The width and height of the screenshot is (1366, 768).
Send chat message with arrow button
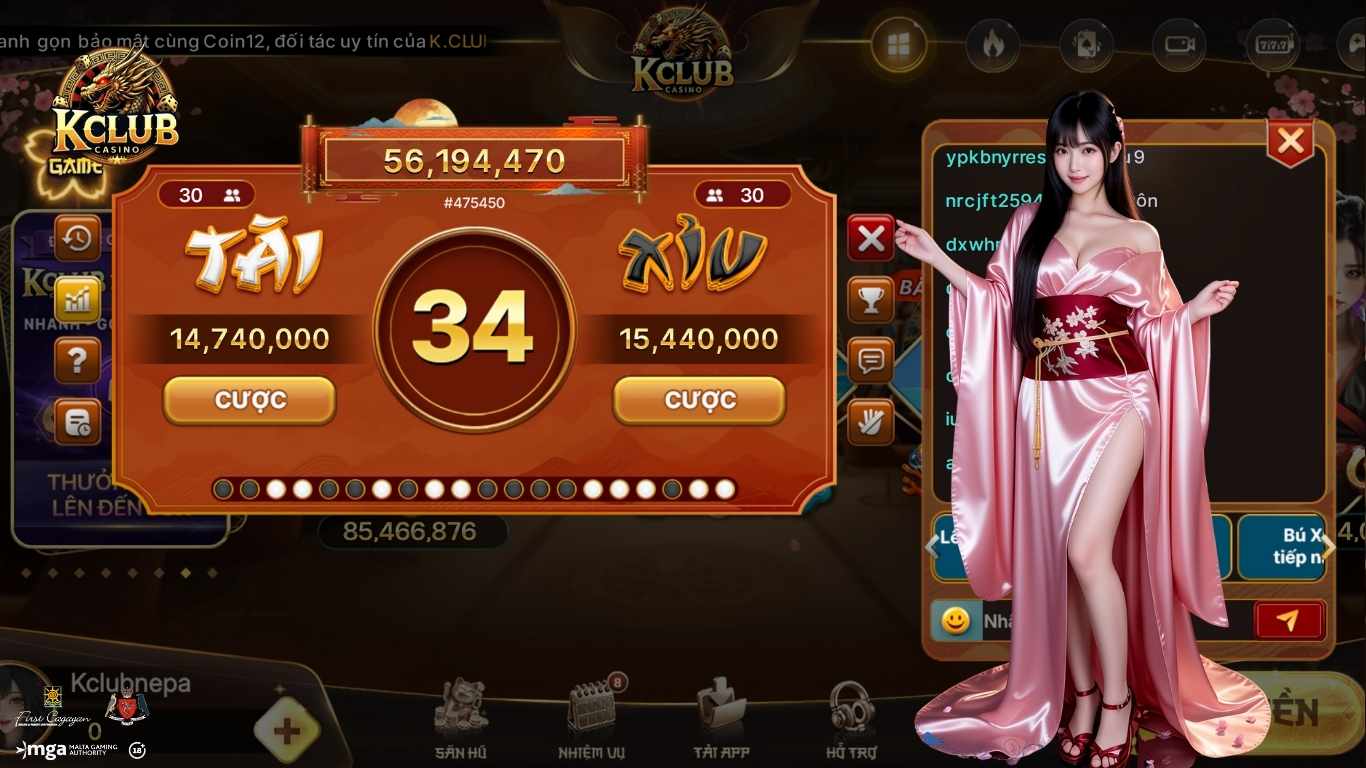(x=1289, y=621)
